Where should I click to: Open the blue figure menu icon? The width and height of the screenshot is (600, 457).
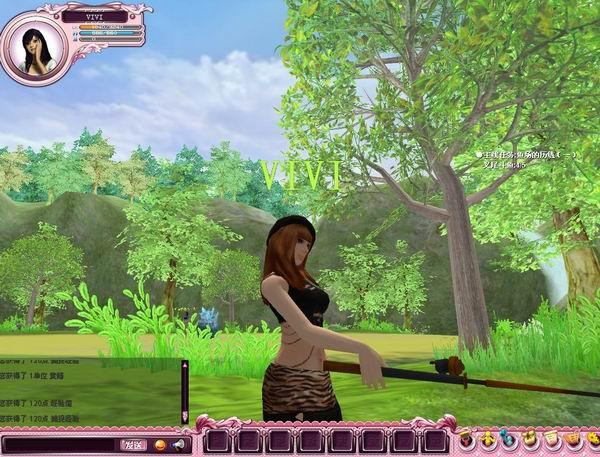pyautogui.click(x=506, y=438)
